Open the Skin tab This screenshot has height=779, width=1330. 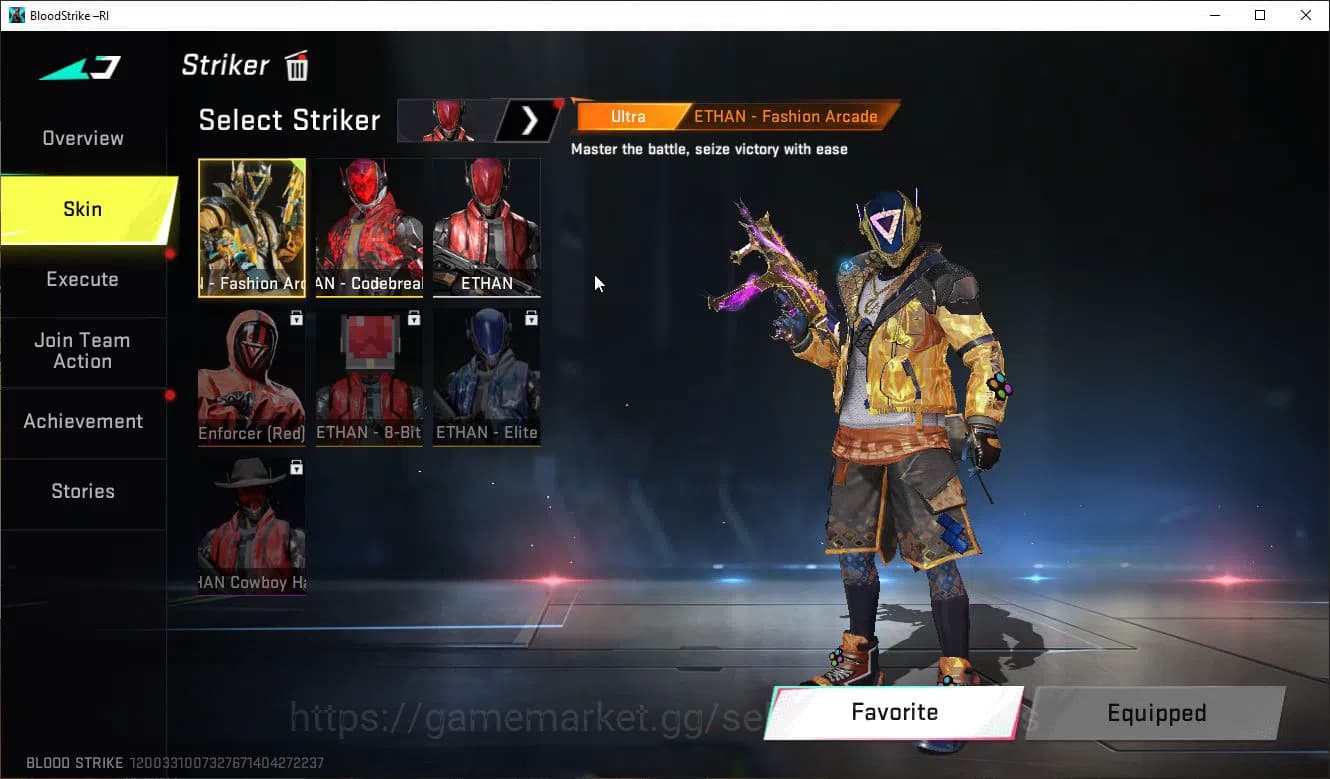[82, 209]
